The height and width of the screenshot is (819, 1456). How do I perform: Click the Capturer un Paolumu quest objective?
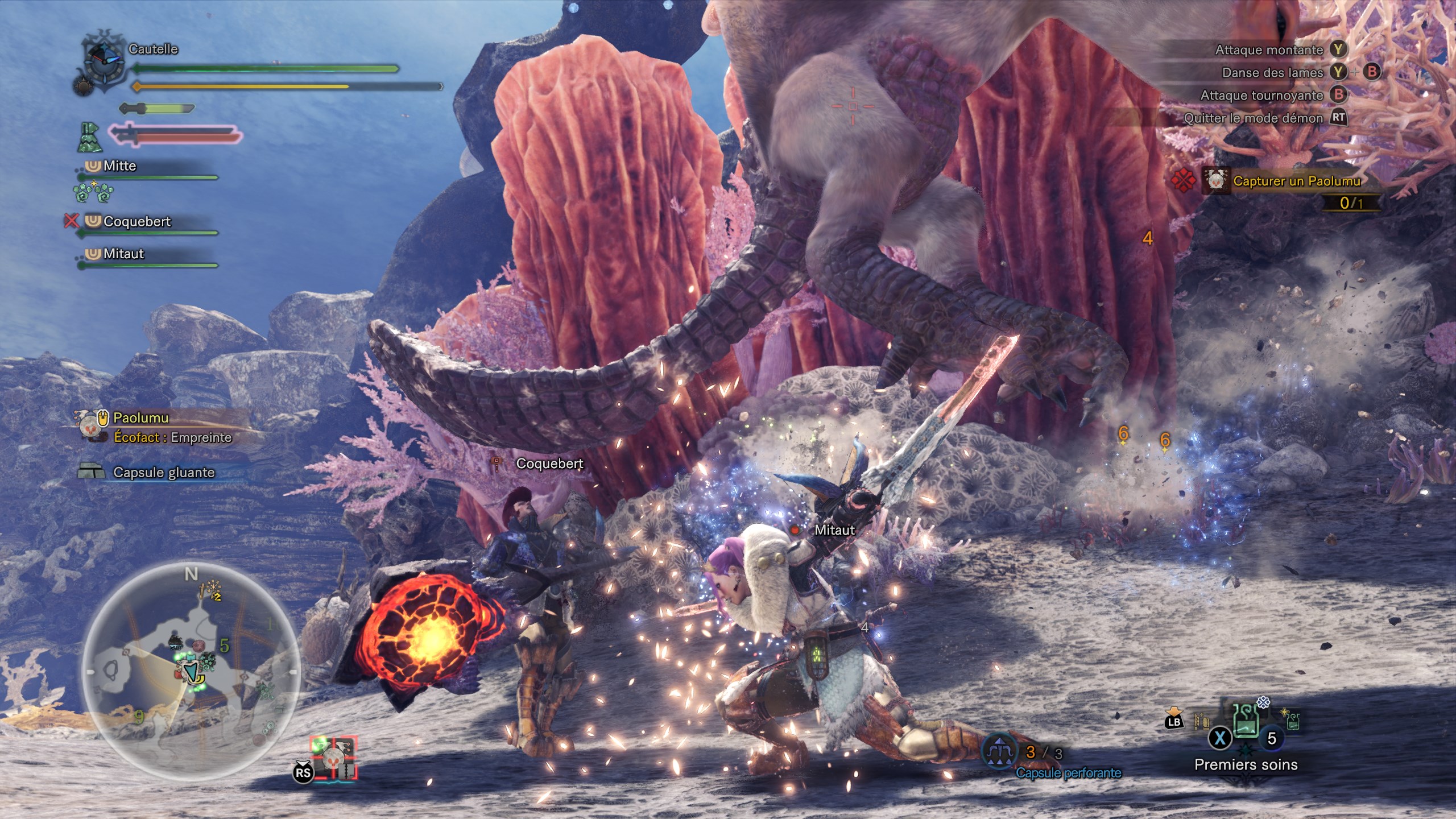point(1296,181)
